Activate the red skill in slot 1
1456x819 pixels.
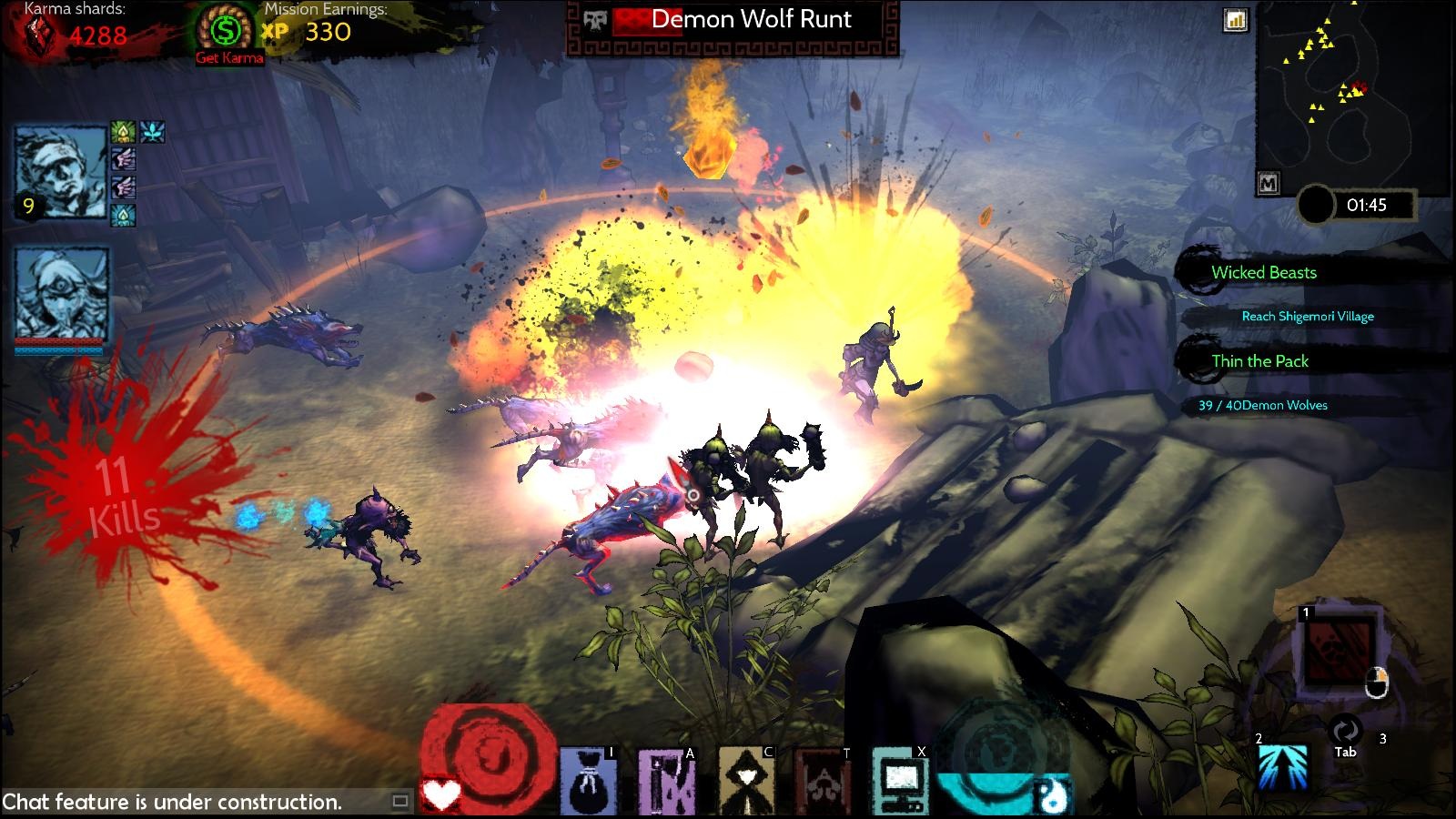(x=1340, y=650)
